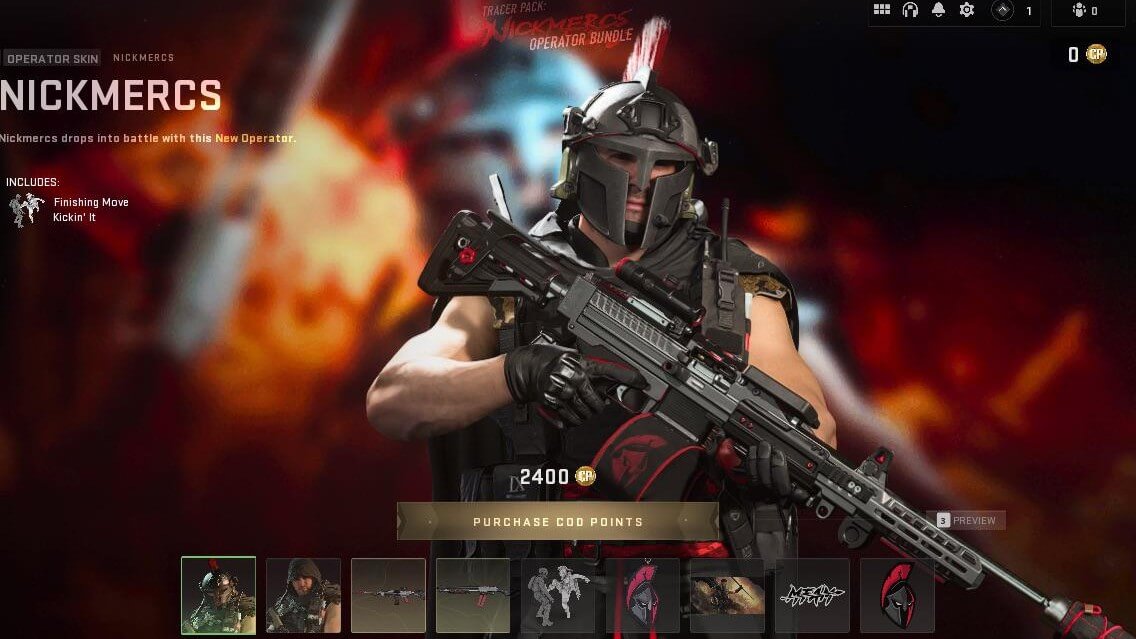Click the COD Points balance coin
Image resolution: width=1136 pixels, height=639 pixels.
pyautogui.click(x=1097, y=55)
